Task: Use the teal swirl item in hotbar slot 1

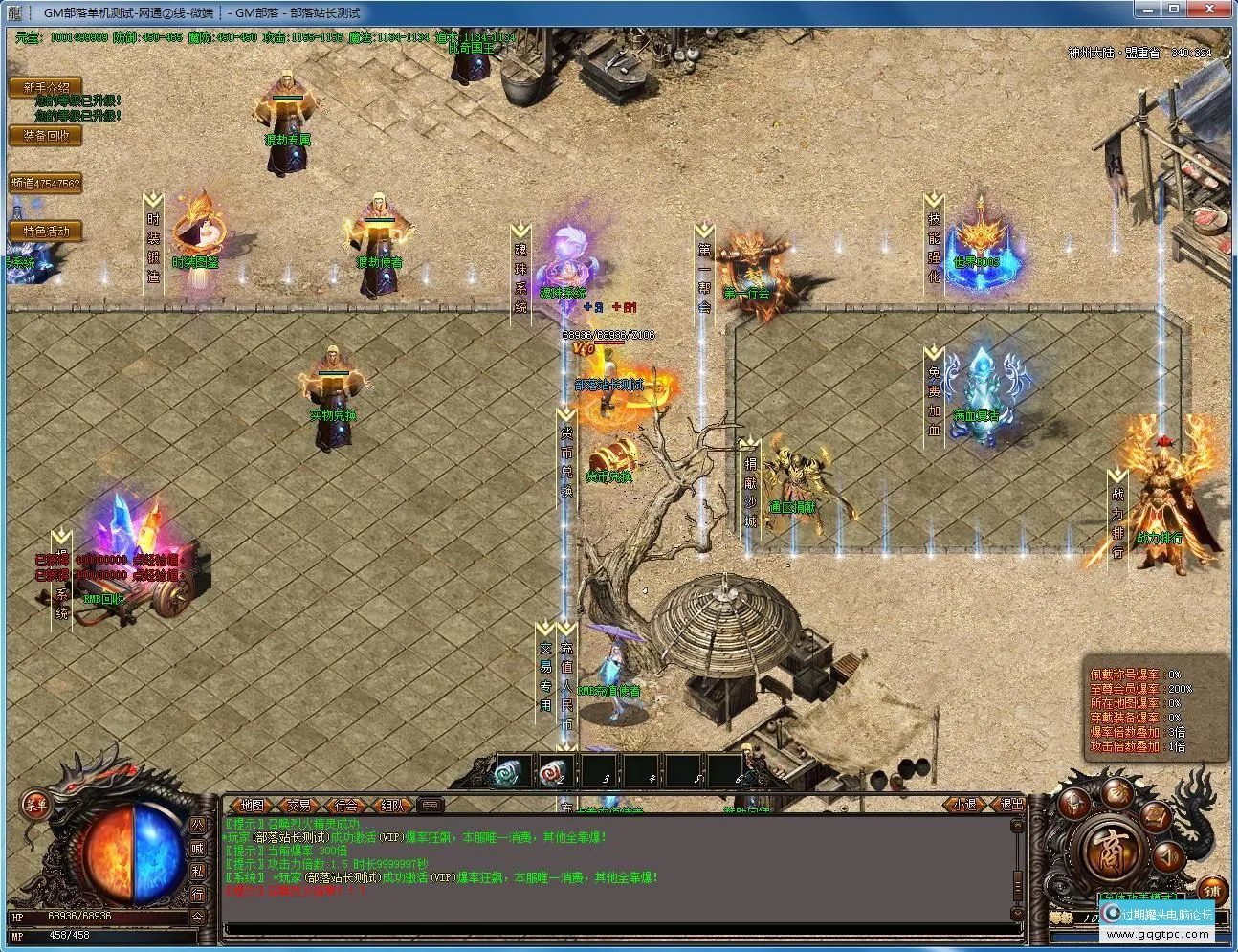Action: (507, 771)
